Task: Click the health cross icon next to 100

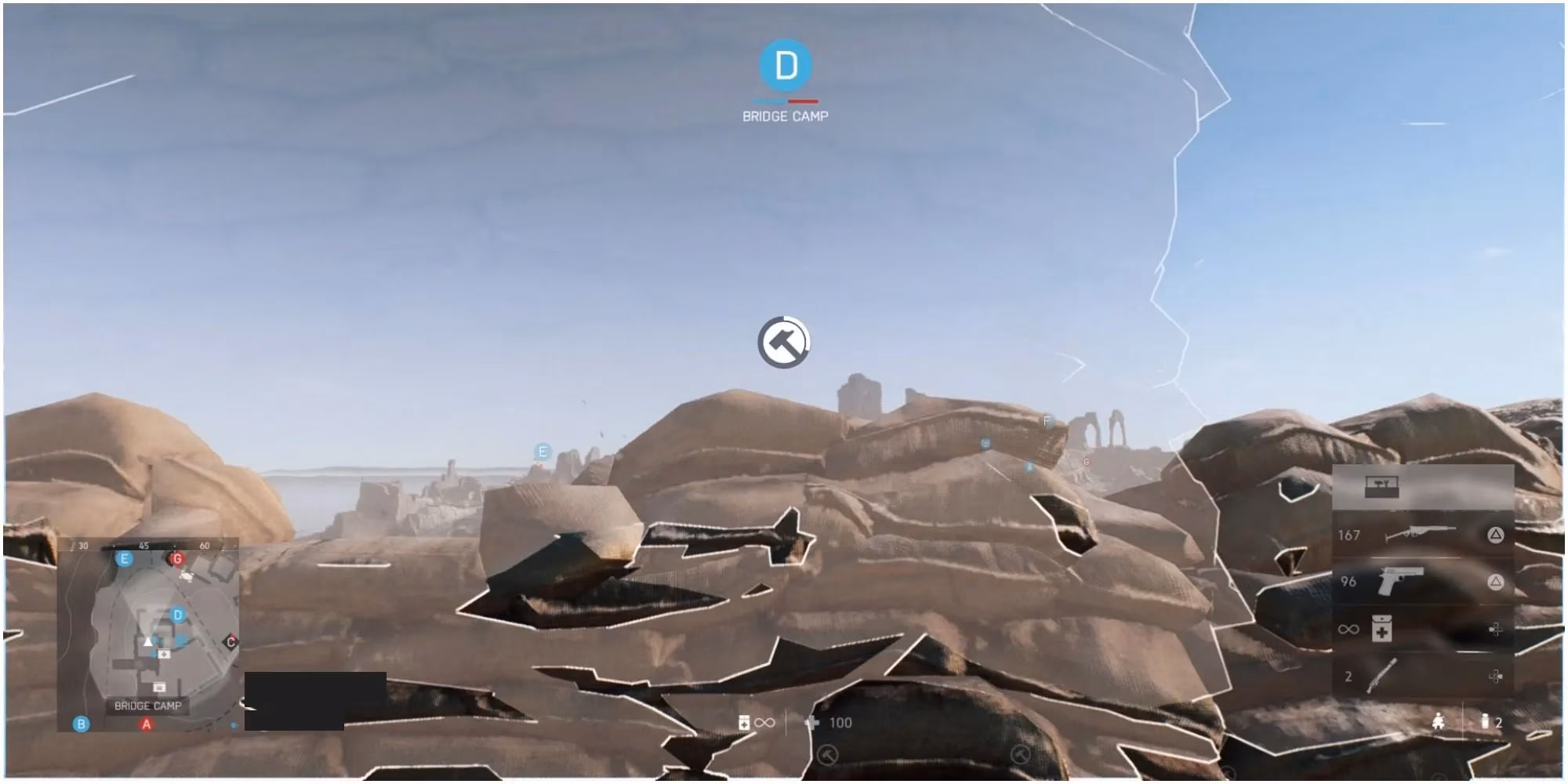Action: (x=811, y=722)
